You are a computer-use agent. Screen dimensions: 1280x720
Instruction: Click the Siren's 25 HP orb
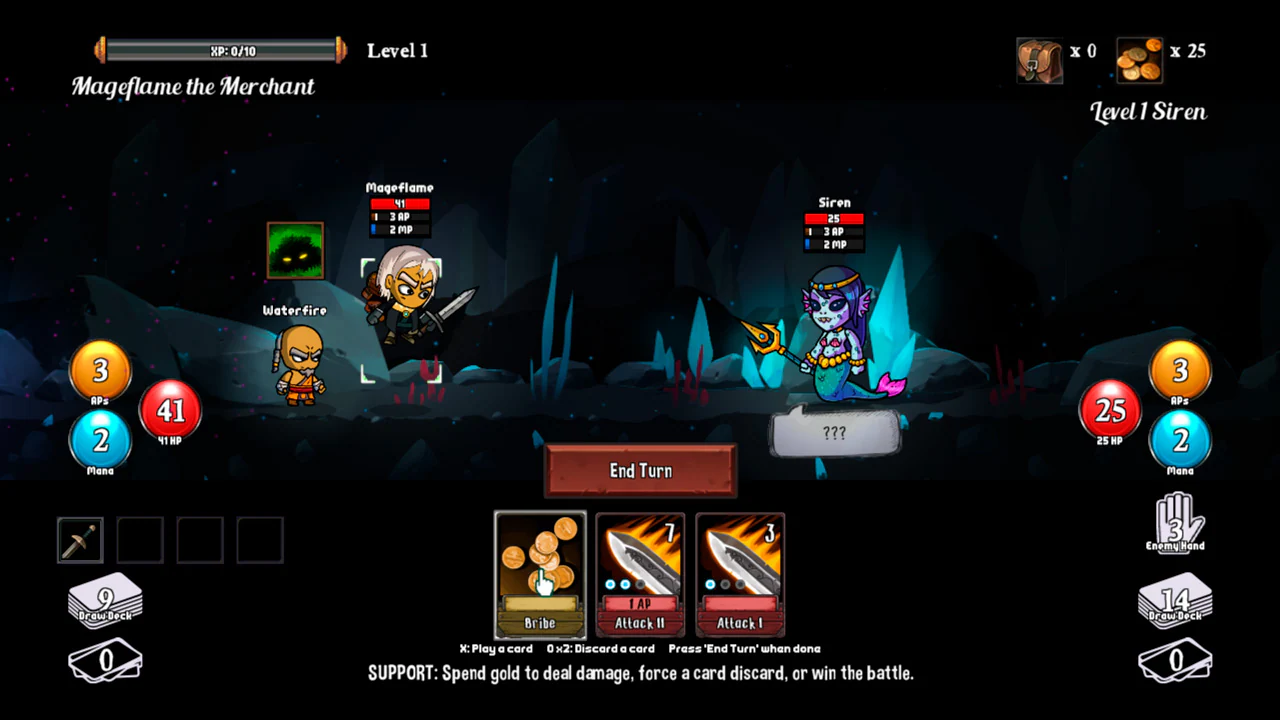(x=1109, y=411)
